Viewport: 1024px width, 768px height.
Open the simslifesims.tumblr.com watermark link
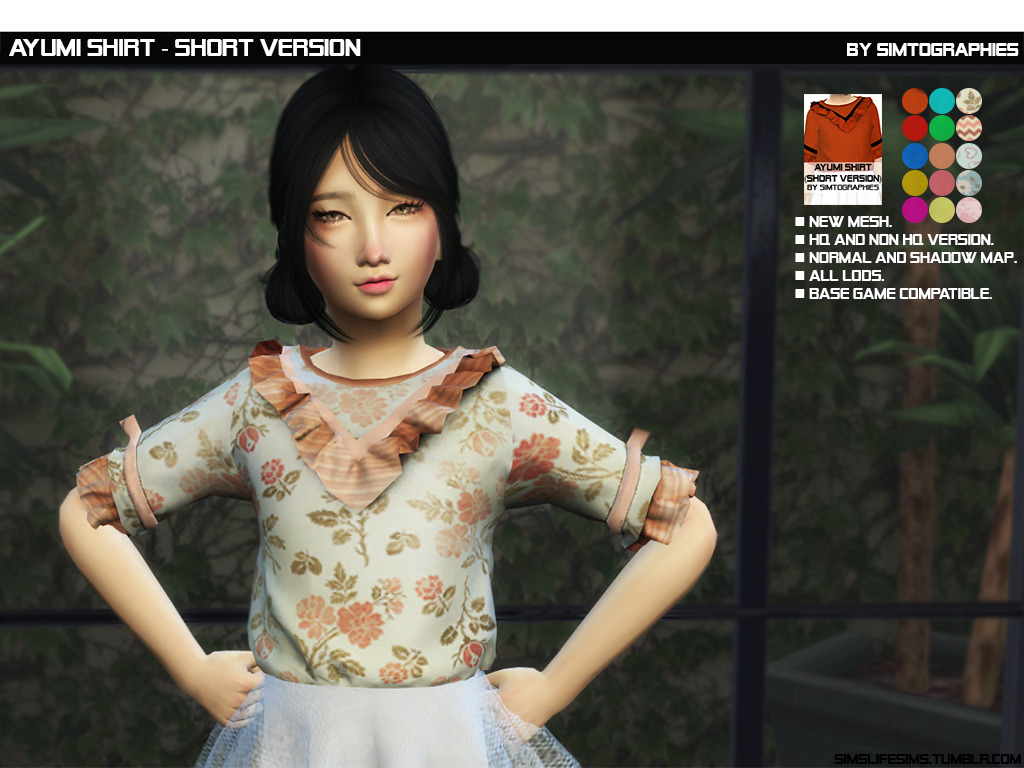click(926, 759)
